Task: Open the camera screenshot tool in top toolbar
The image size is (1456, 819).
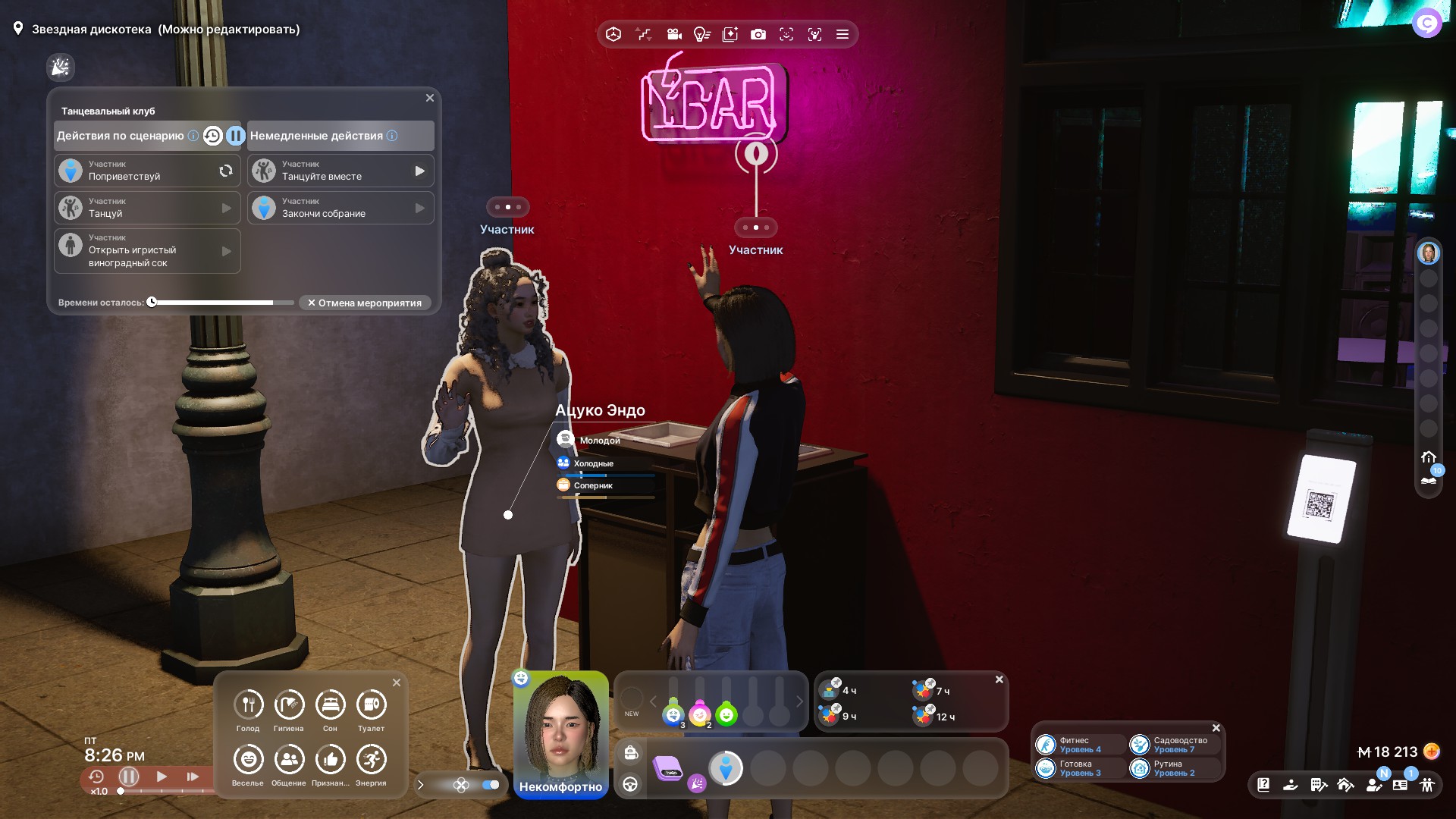Action: pyautogui.click(x=758, y=34)
